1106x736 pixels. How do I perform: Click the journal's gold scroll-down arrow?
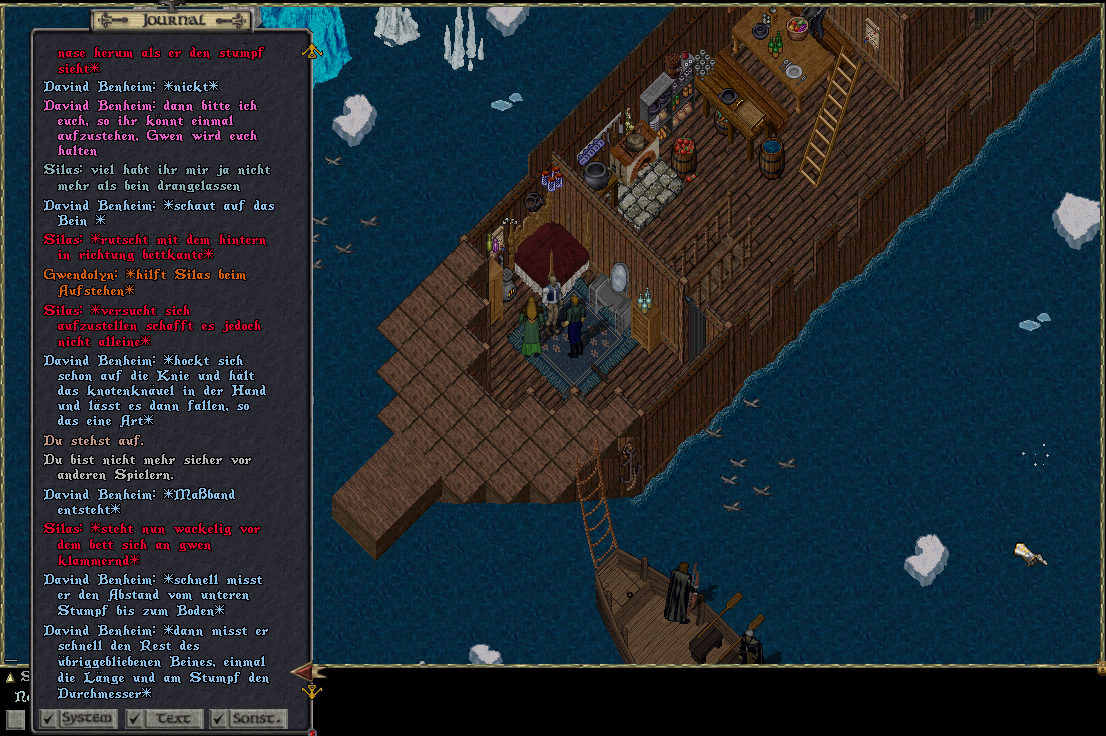[312, 691]
